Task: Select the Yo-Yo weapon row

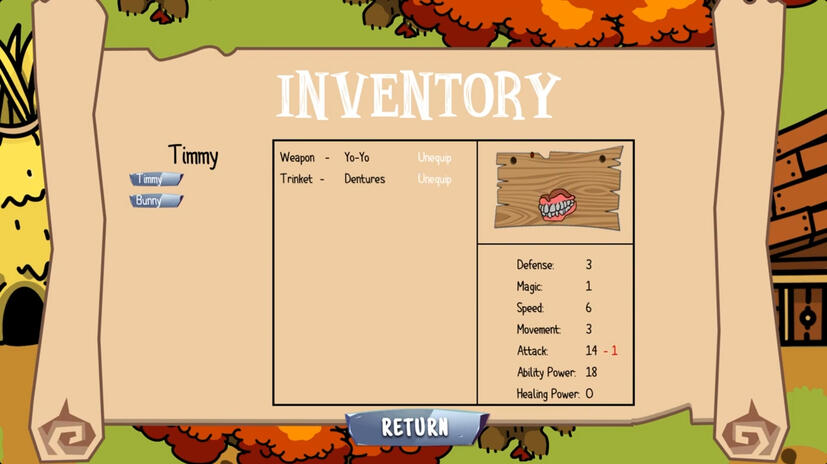Action: pyautogui.click(x=356, y=158)
